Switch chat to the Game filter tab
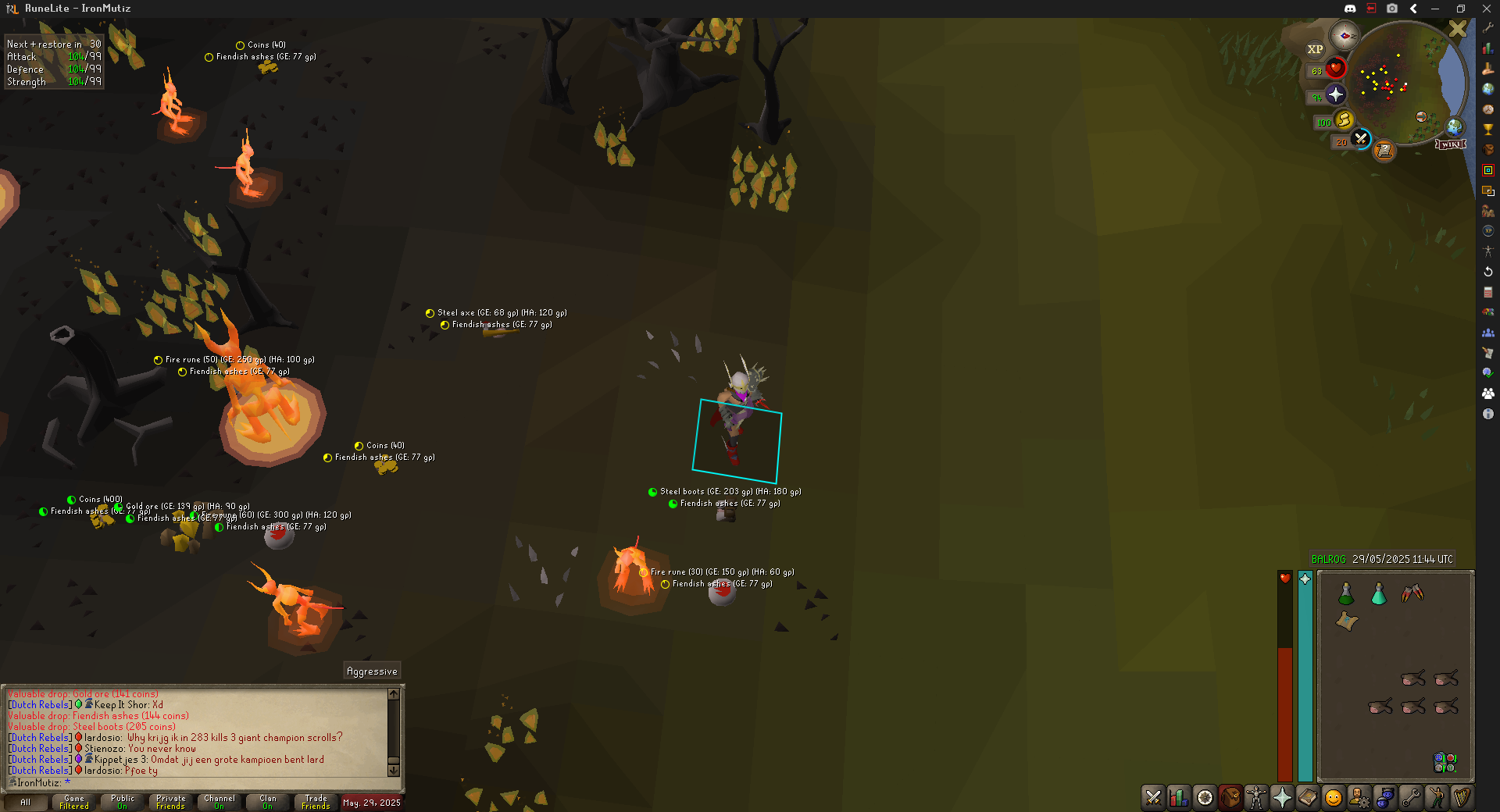The height and width of the screenshot is (812, 1500). (74, 802)
